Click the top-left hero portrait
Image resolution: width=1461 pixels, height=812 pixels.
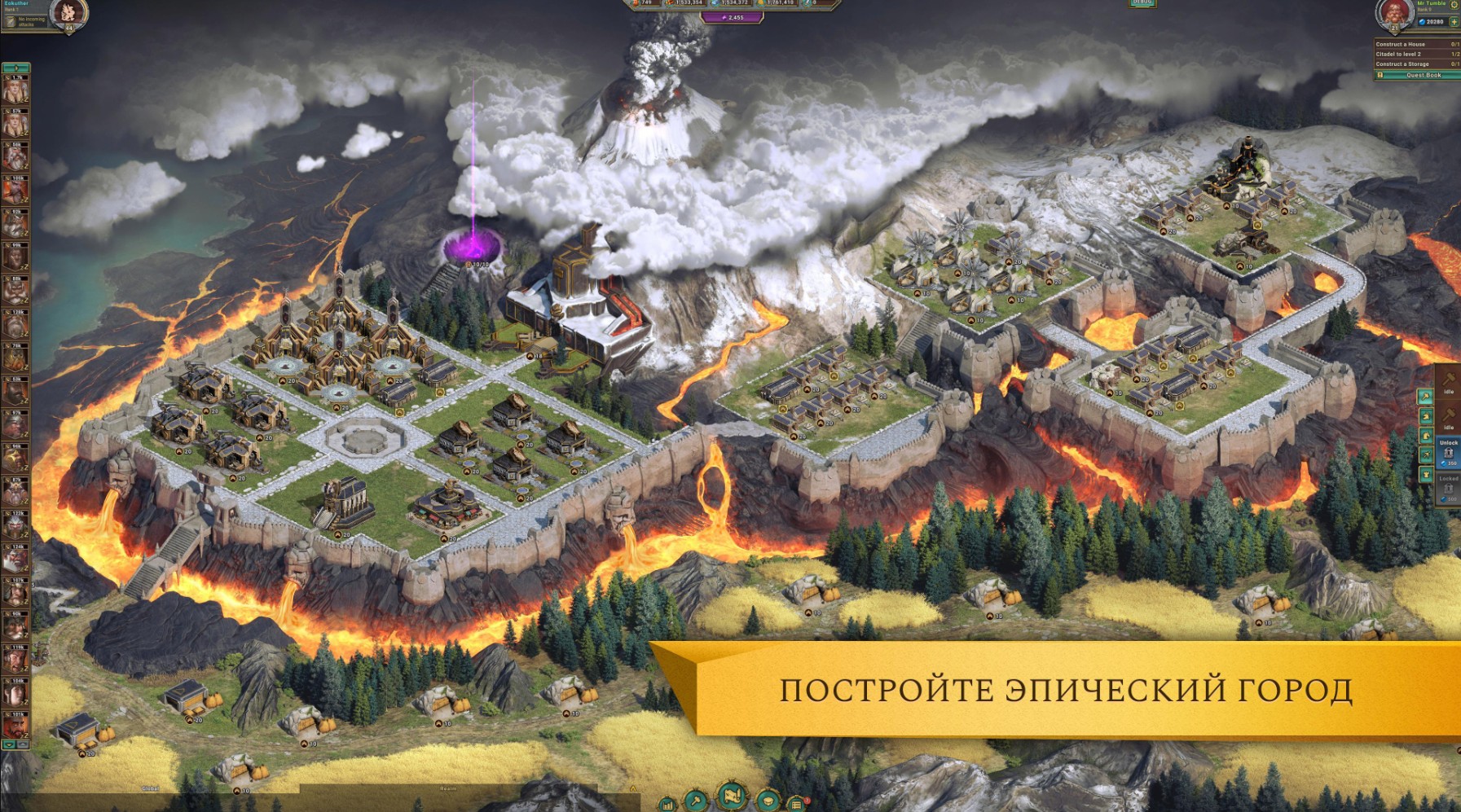tap(68, 14)
